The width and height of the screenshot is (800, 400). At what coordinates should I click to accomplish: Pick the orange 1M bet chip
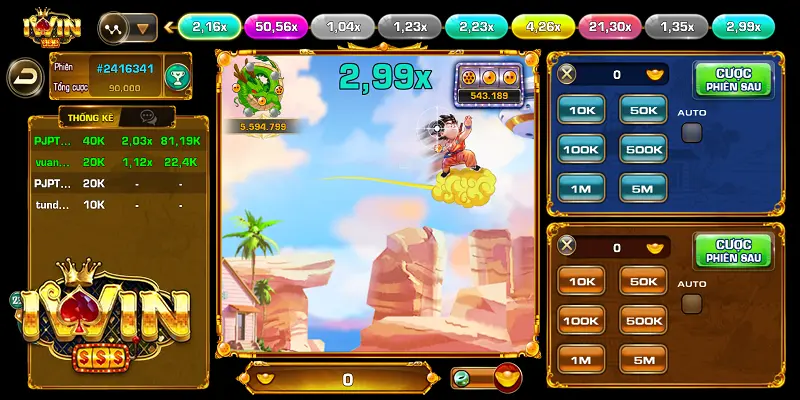pyautogui.click(x=581, y=359)
